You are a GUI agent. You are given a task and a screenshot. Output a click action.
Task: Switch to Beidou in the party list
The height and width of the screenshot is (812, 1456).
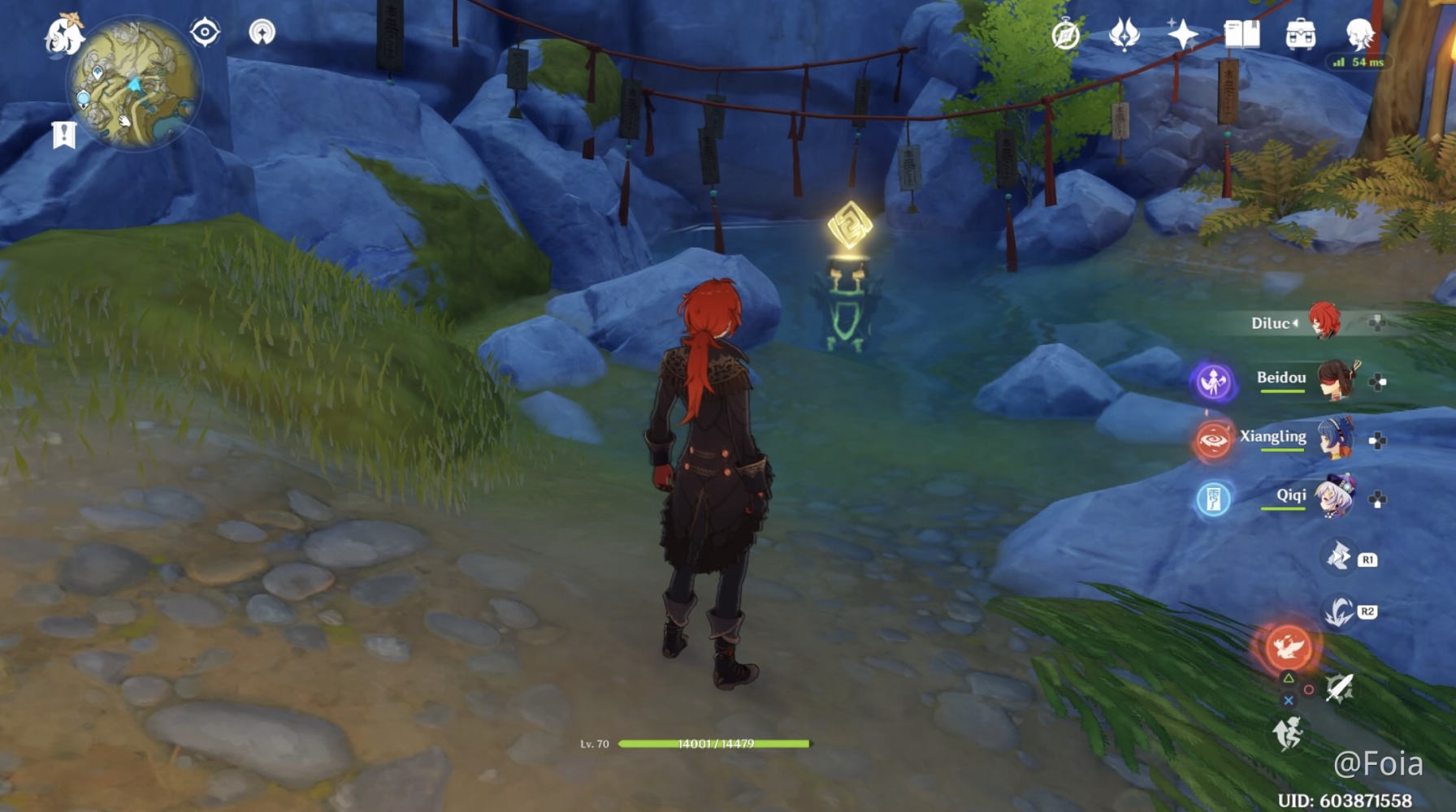click(x=1334, y=381)
